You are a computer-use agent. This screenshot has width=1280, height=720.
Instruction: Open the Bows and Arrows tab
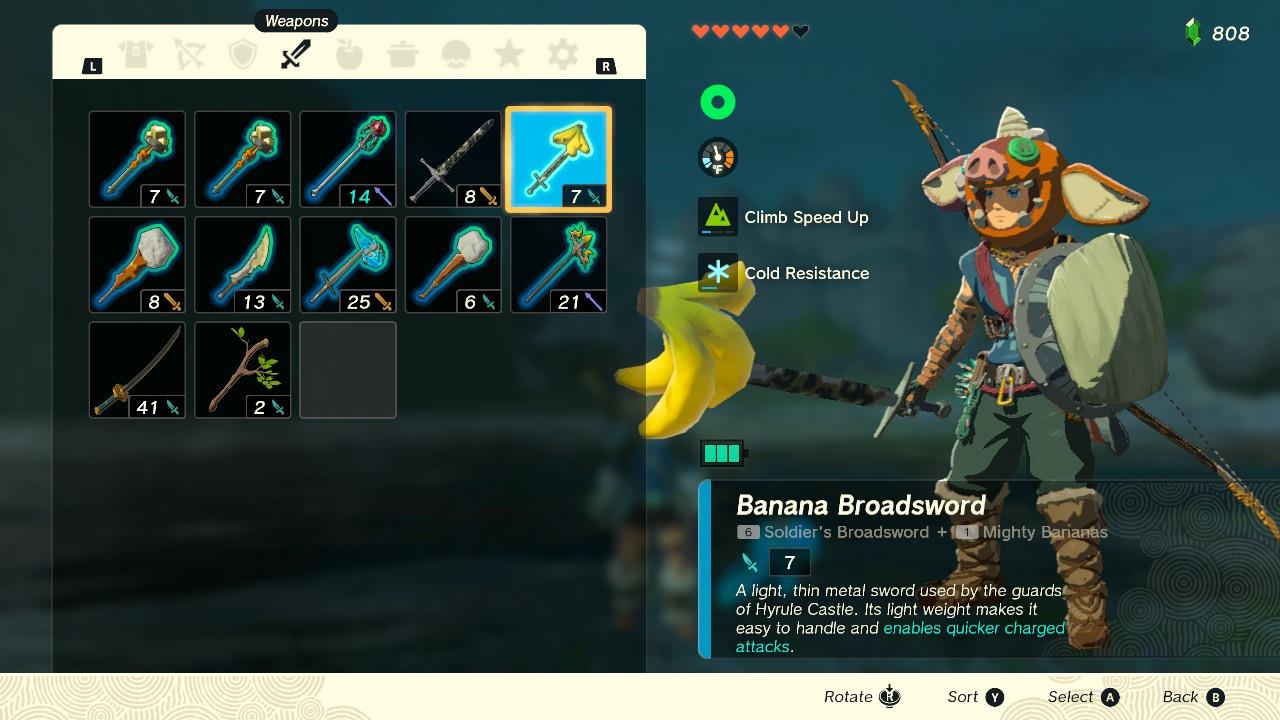pos(189,54)
